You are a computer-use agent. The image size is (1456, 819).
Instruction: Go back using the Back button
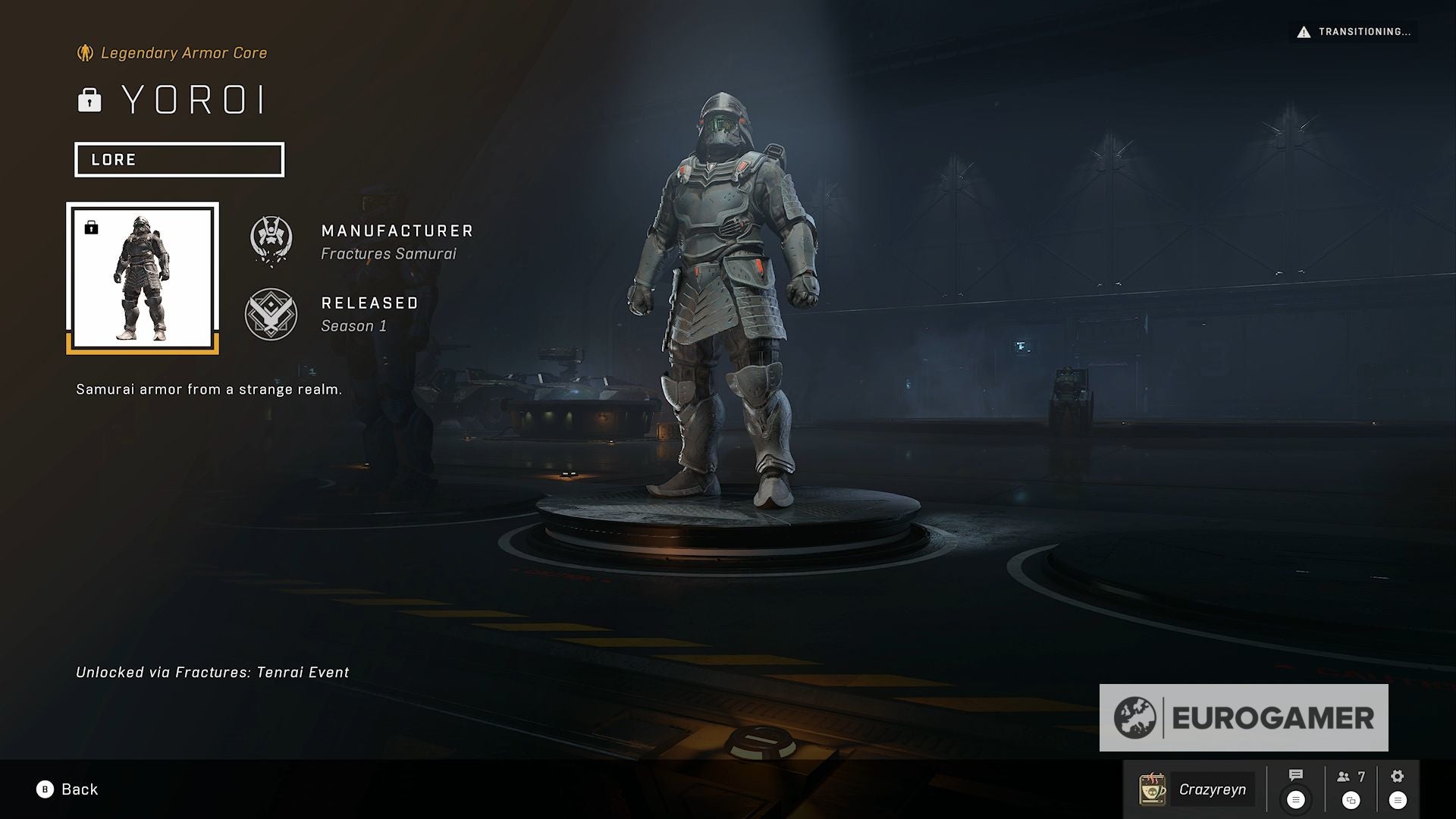(67, 789)
